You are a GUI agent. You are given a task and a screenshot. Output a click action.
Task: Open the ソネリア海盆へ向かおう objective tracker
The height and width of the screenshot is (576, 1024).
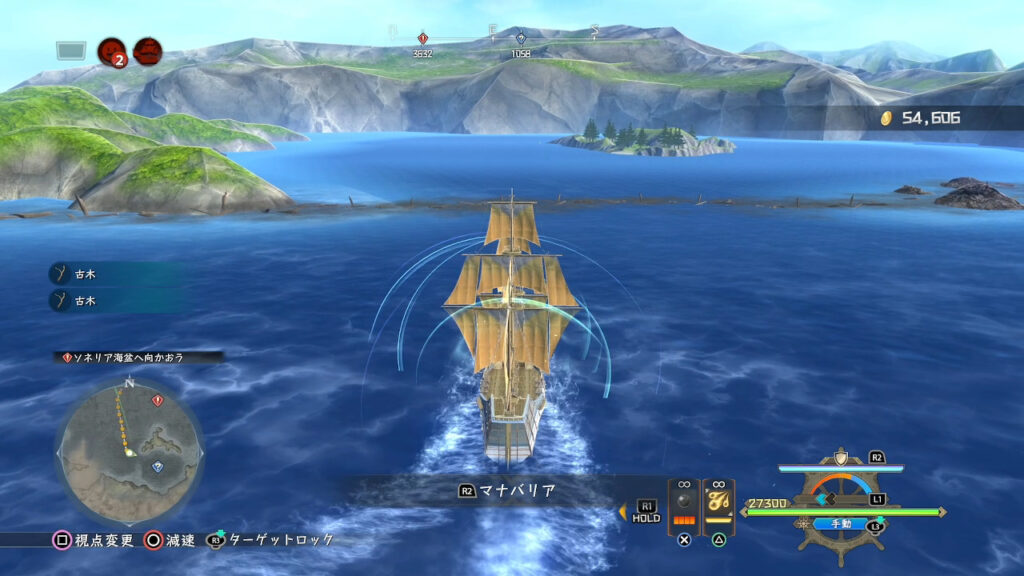(x=139, y=357)
